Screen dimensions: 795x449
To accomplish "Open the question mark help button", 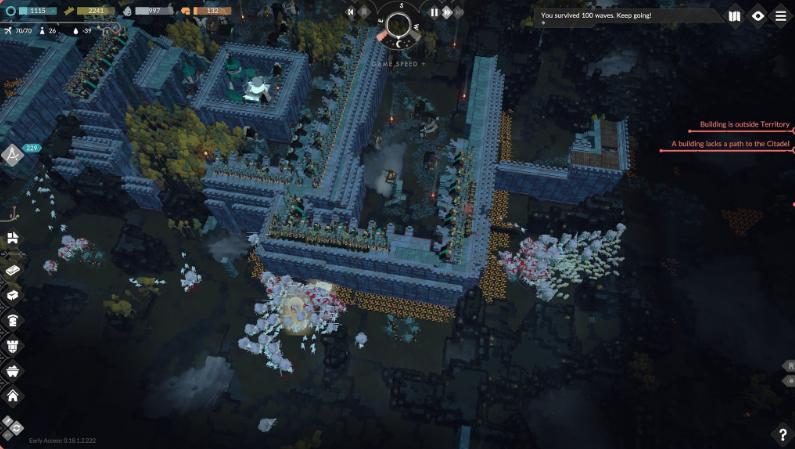I will coord(782,435).
